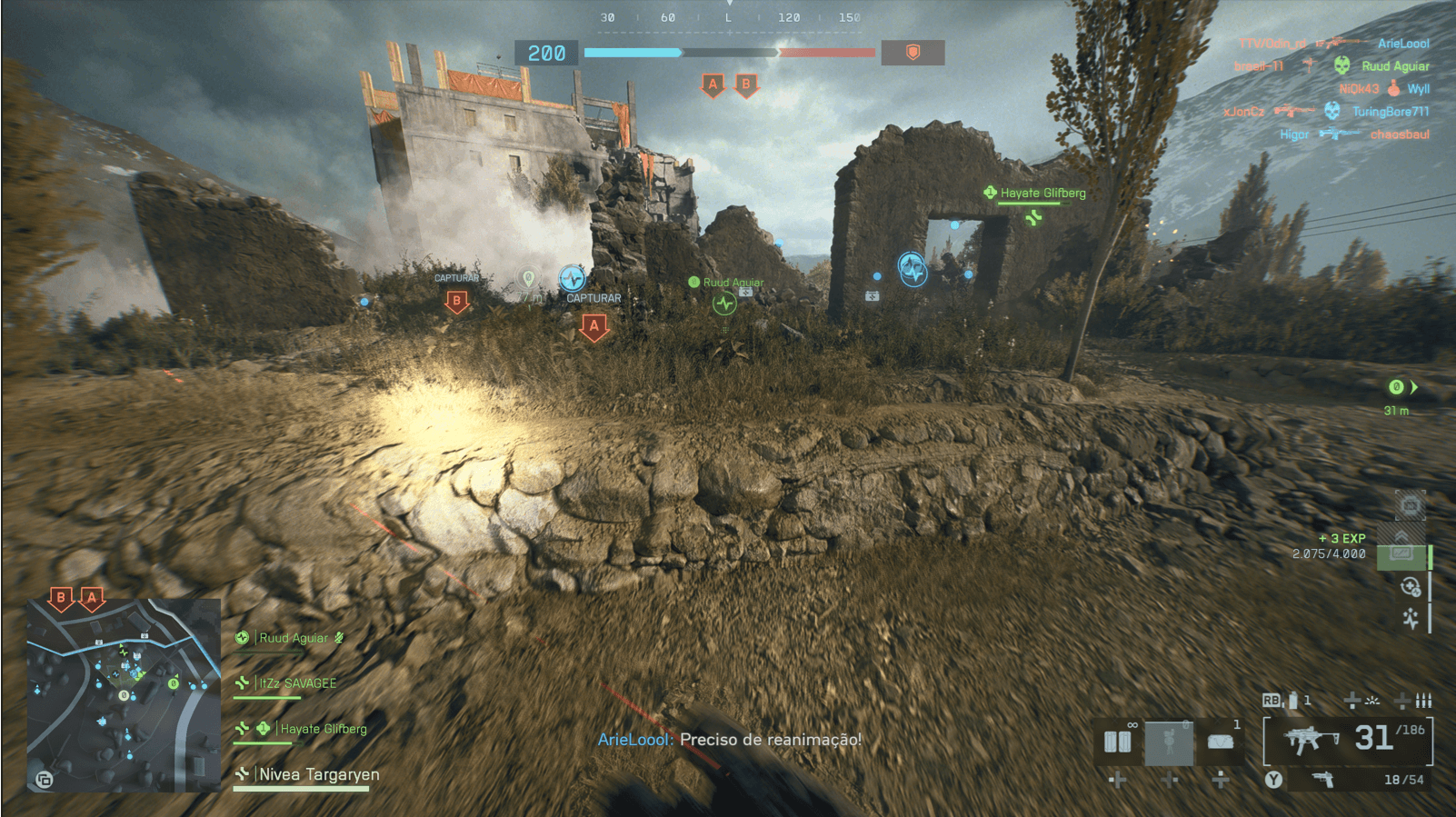Switch to the pistol sidearm
Viewport: 1456px width, 817px height.
click(1322, 780)
